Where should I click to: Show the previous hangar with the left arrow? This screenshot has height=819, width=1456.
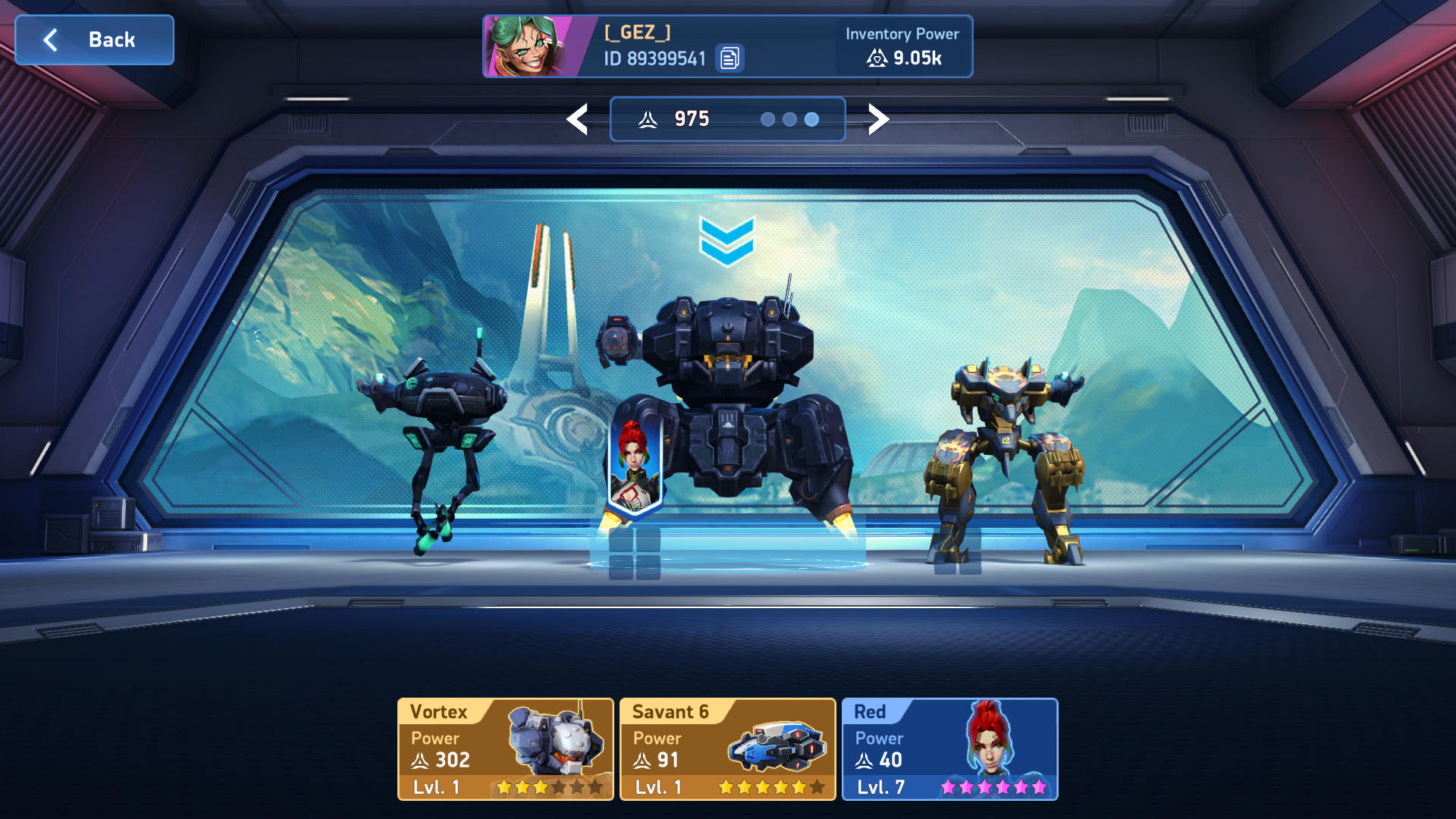(578, 119)
